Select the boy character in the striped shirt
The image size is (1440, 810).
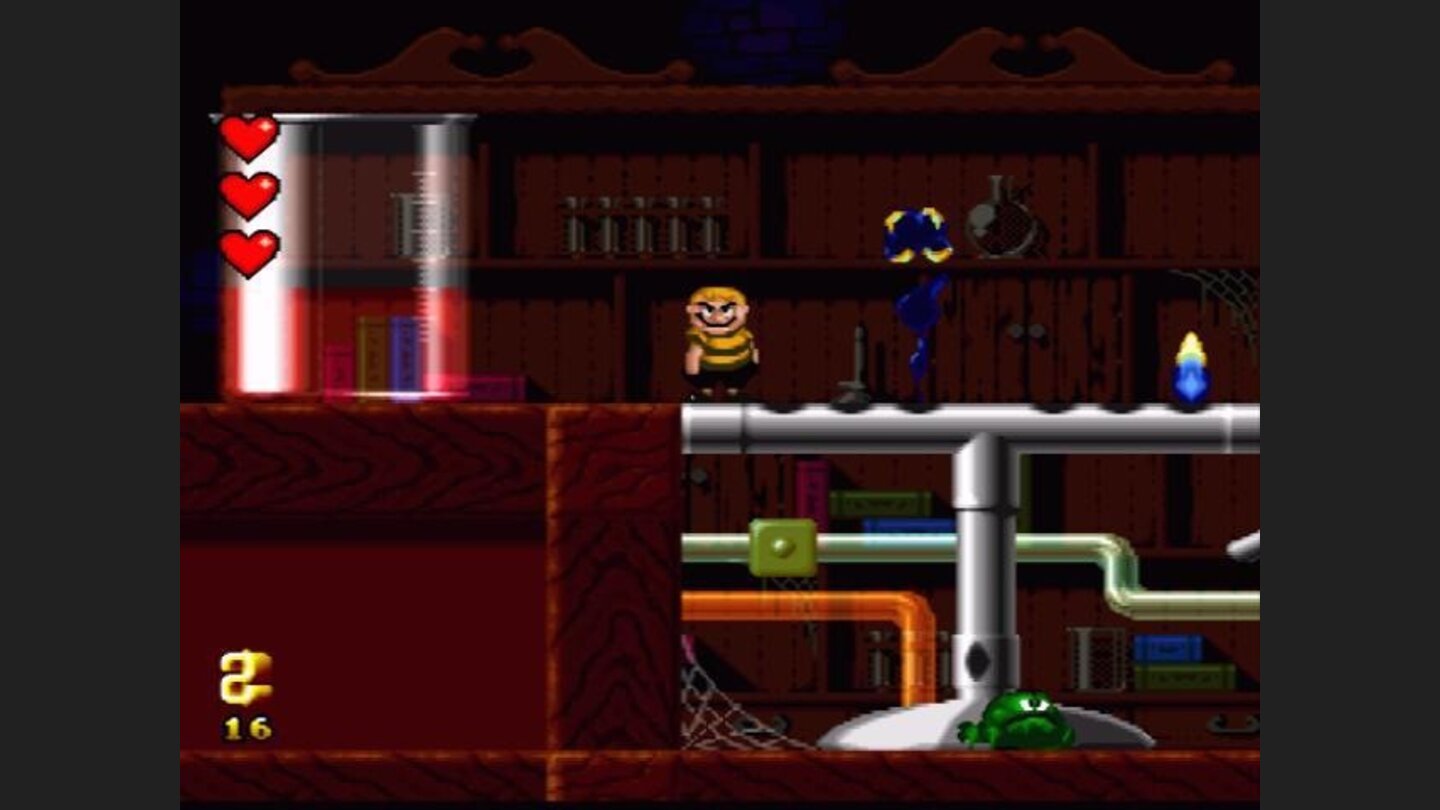[x=718, y=340]
